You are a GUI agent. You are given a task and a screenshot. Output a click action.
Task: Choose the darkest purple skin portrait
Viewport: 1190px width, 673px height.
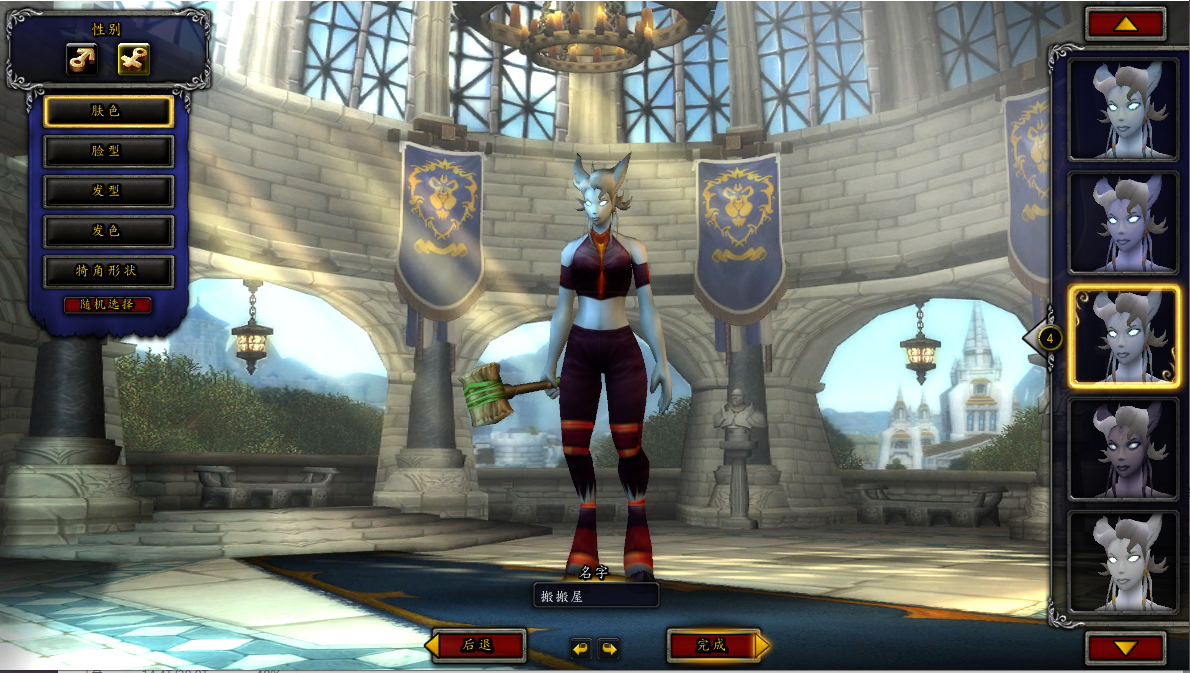point(1122,448)
